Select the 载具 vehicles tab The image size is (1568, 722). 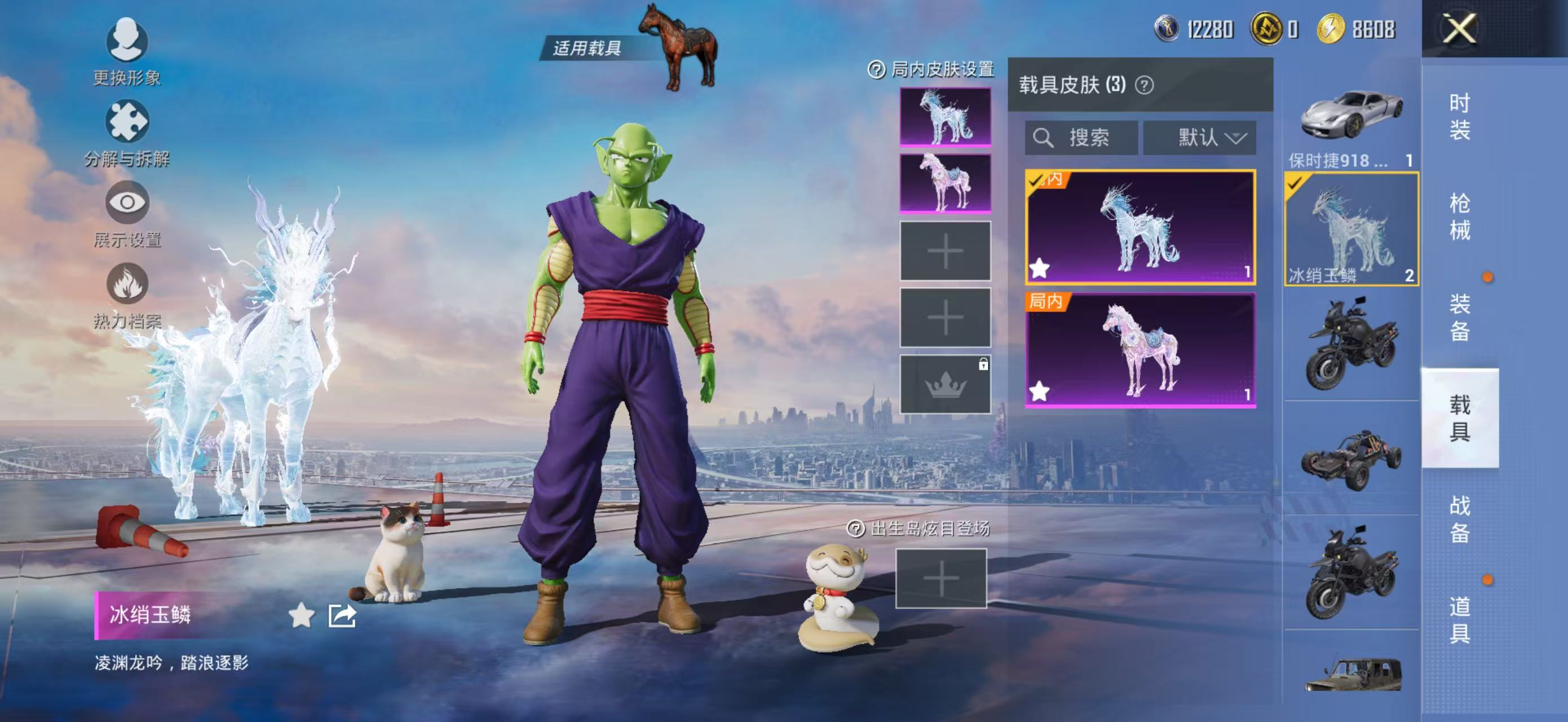(1459, 417)
